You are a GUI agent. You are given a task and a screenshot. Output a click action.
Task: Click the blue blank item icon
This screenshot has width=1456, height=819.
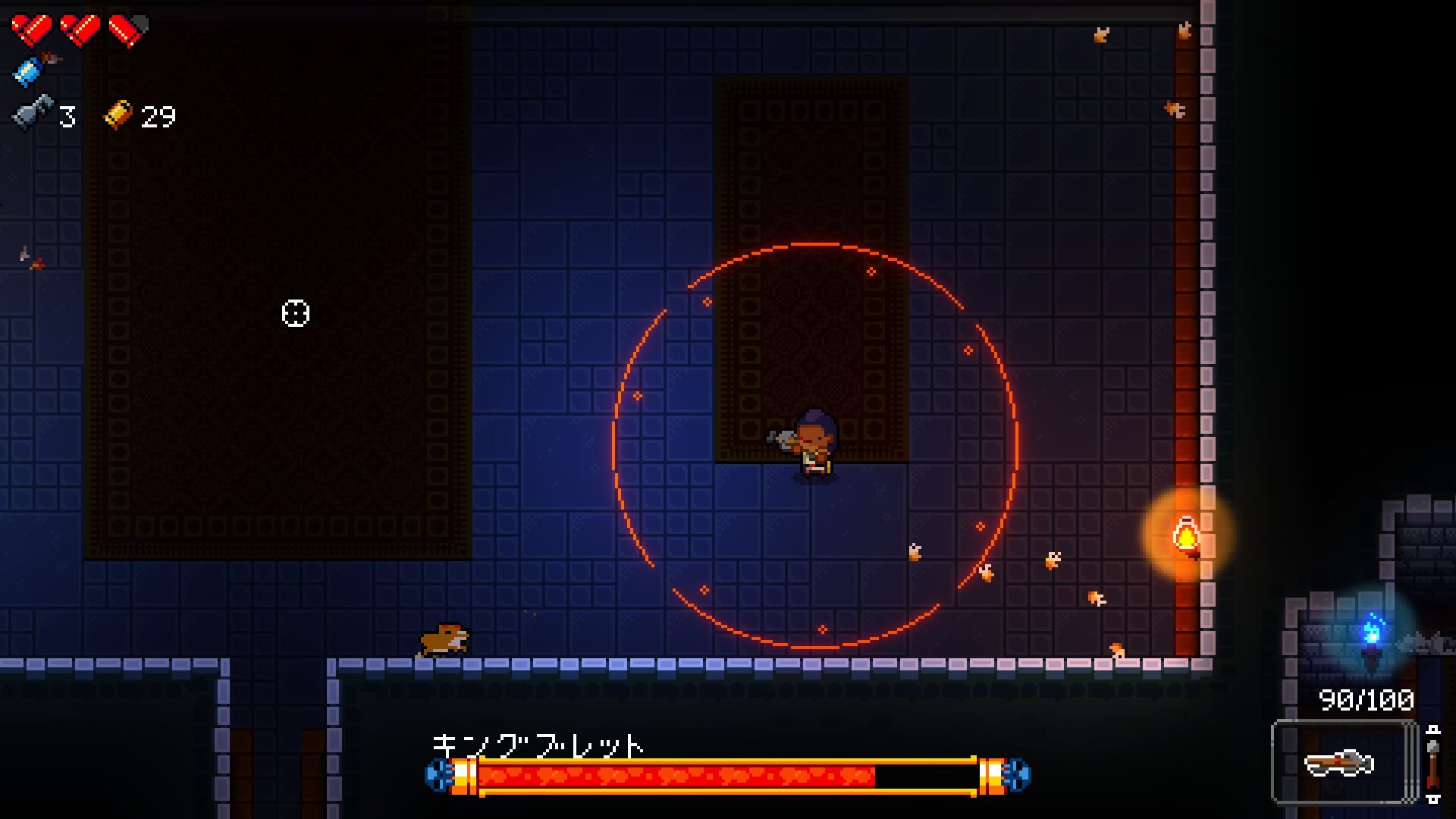point(29,71)
